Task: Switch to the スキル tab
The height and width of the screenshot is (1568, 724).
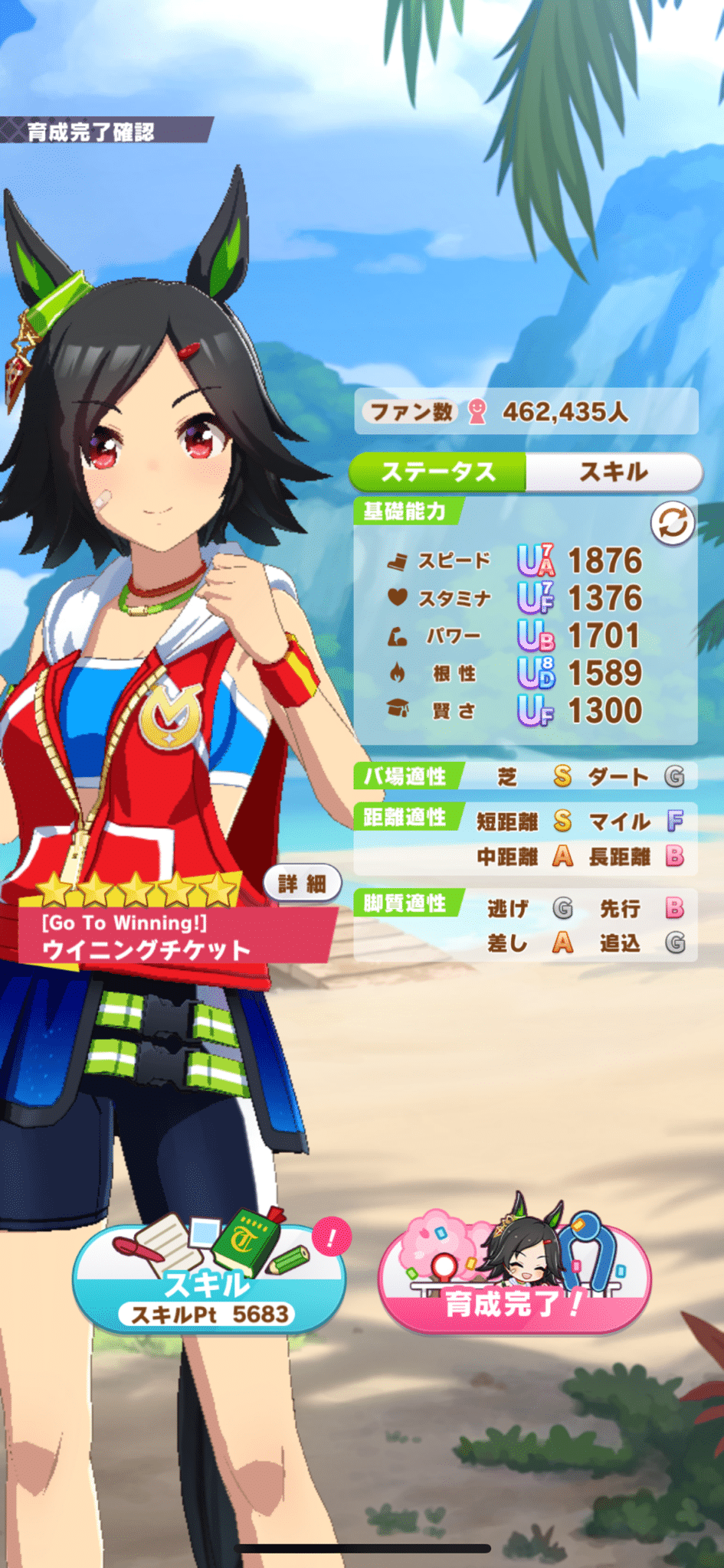Action: point(614,472)
